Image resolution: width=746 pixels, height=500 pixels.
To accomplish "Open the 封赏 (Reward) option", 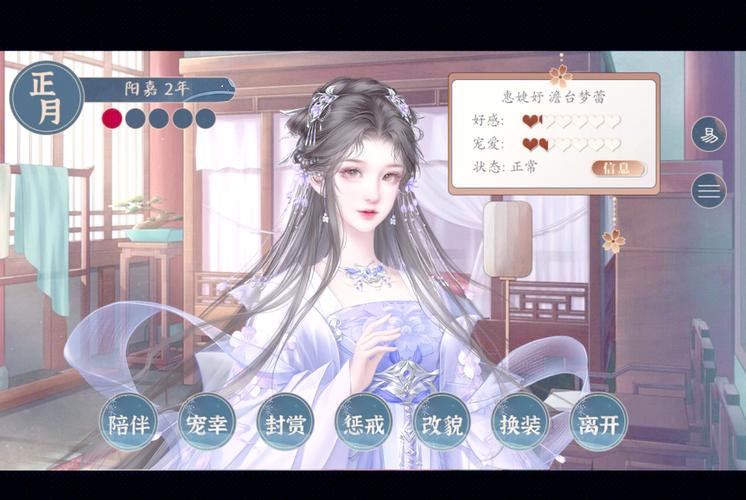I will [x=285, y=425].
